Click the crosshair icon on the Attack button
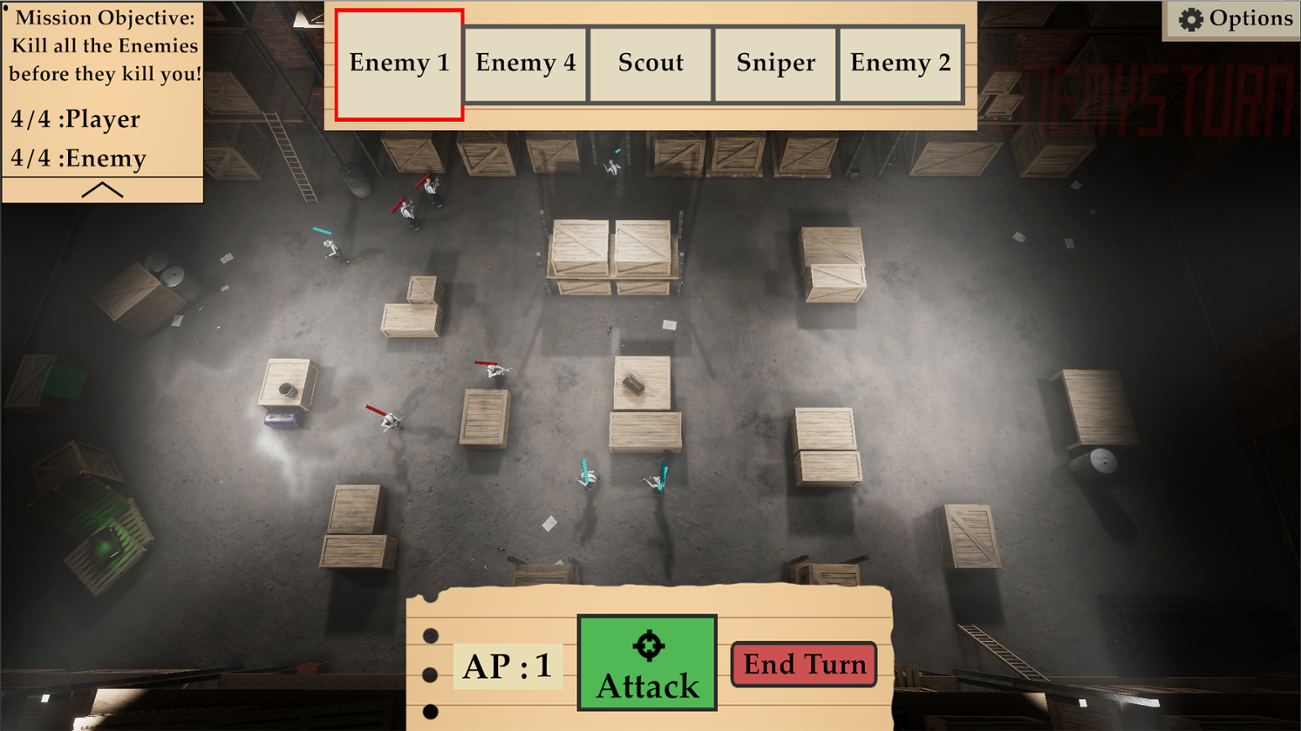This screenshot has height=731, width=1301. click(x=646, y=645)
